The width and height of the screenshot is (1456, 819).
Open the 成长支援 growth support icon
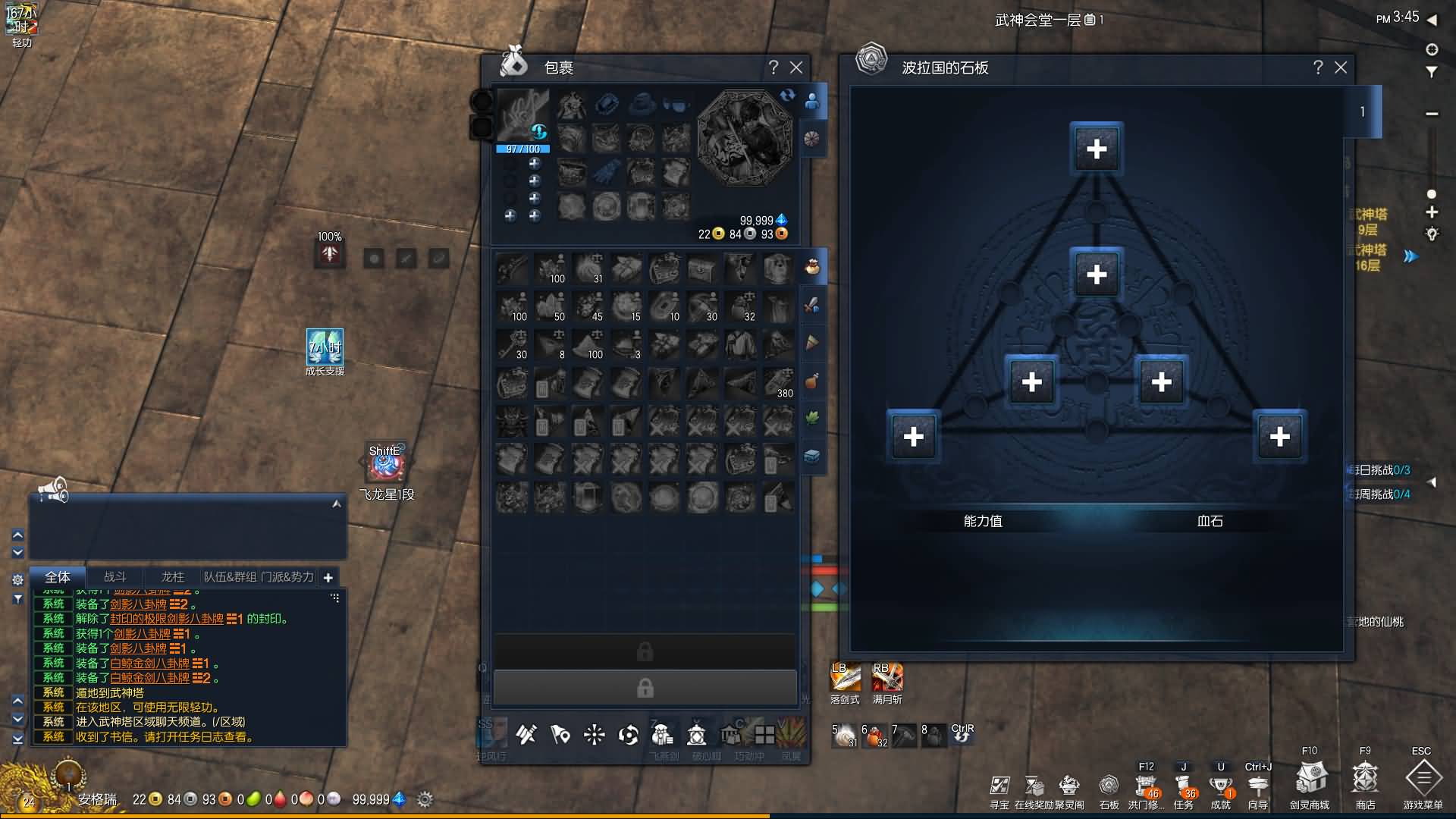[x=325, y=347]
